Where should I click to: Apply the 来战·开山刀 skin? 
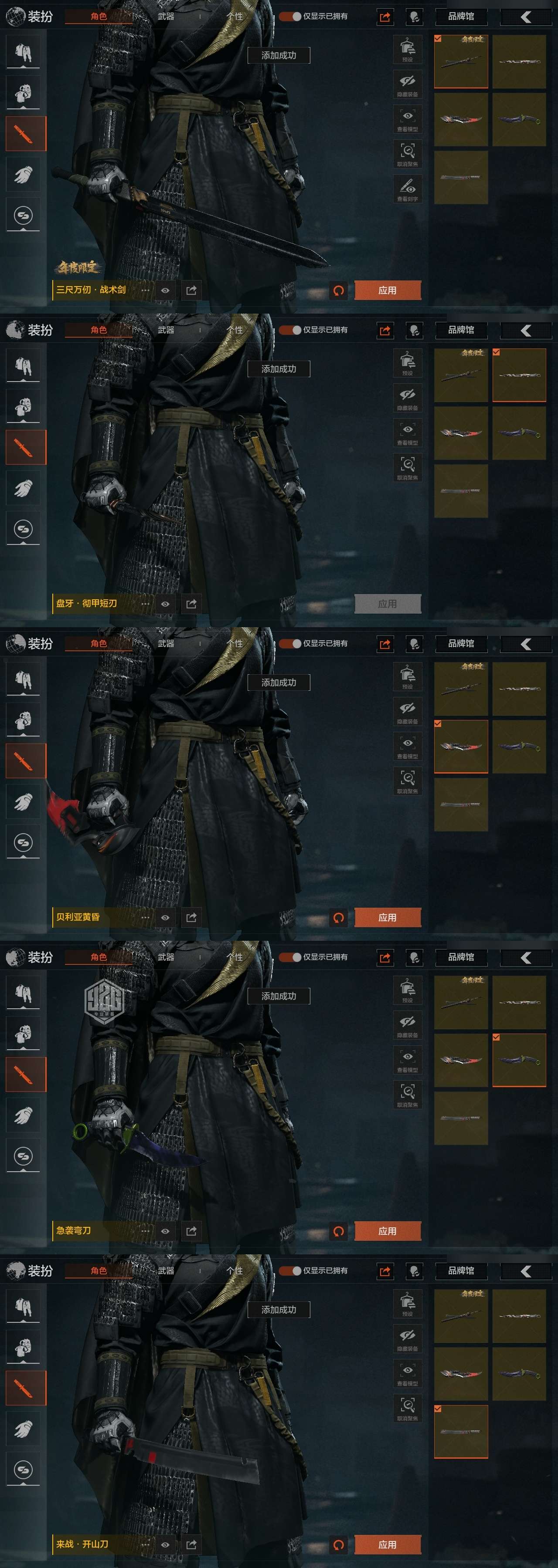[x=387, y=1544]
